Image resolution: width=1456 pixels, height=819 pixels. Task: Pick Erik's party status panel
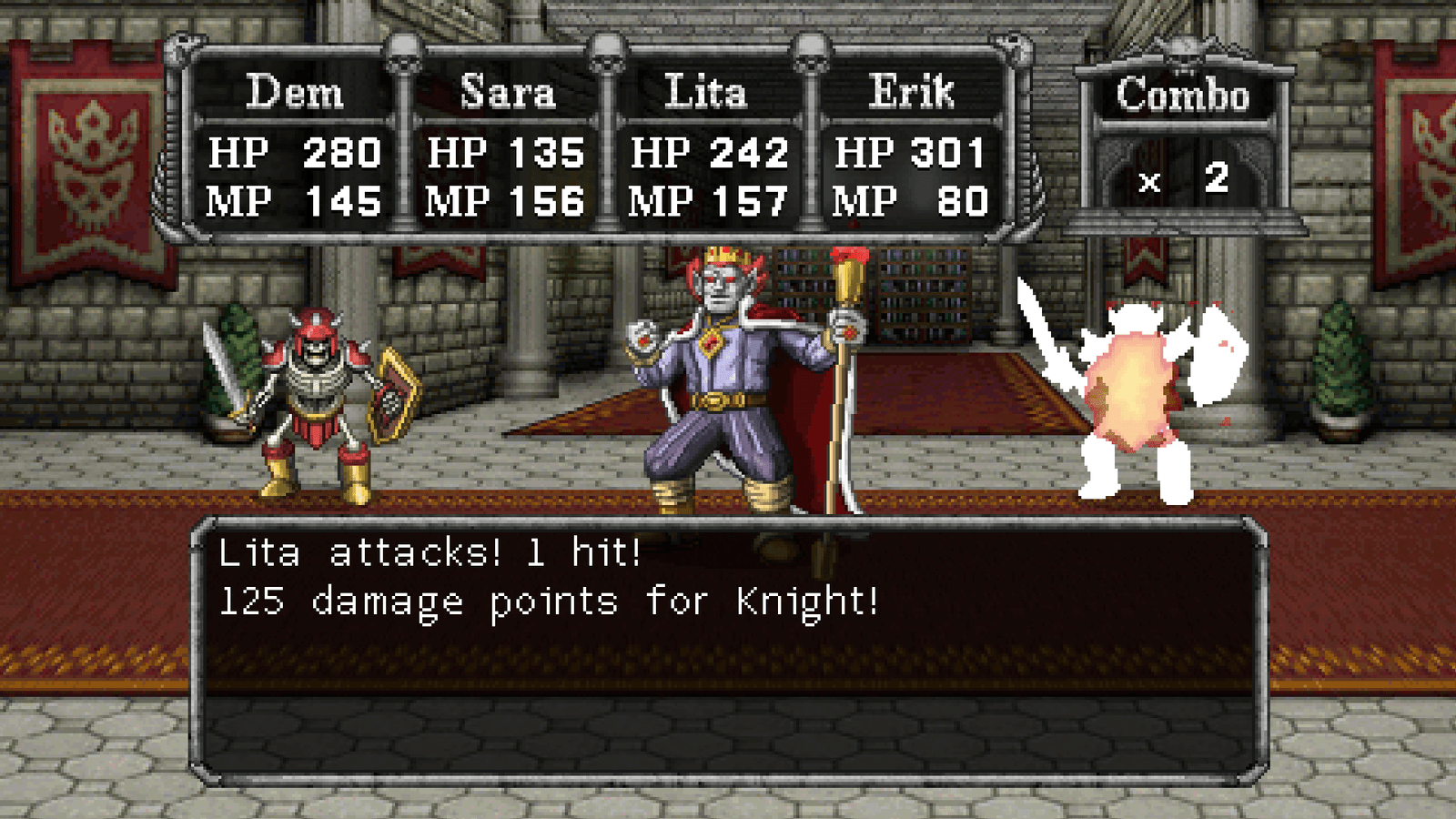tap(910, 146)
